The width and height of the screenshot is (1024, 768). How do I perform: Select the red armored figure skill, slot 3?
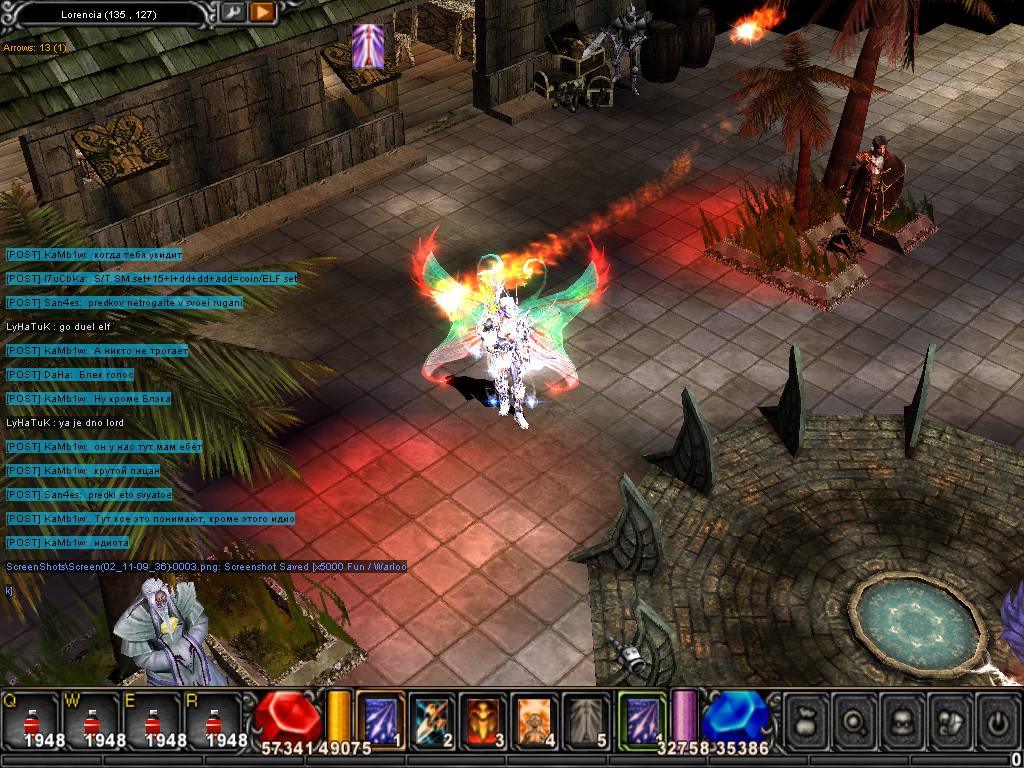click(484, 719)
